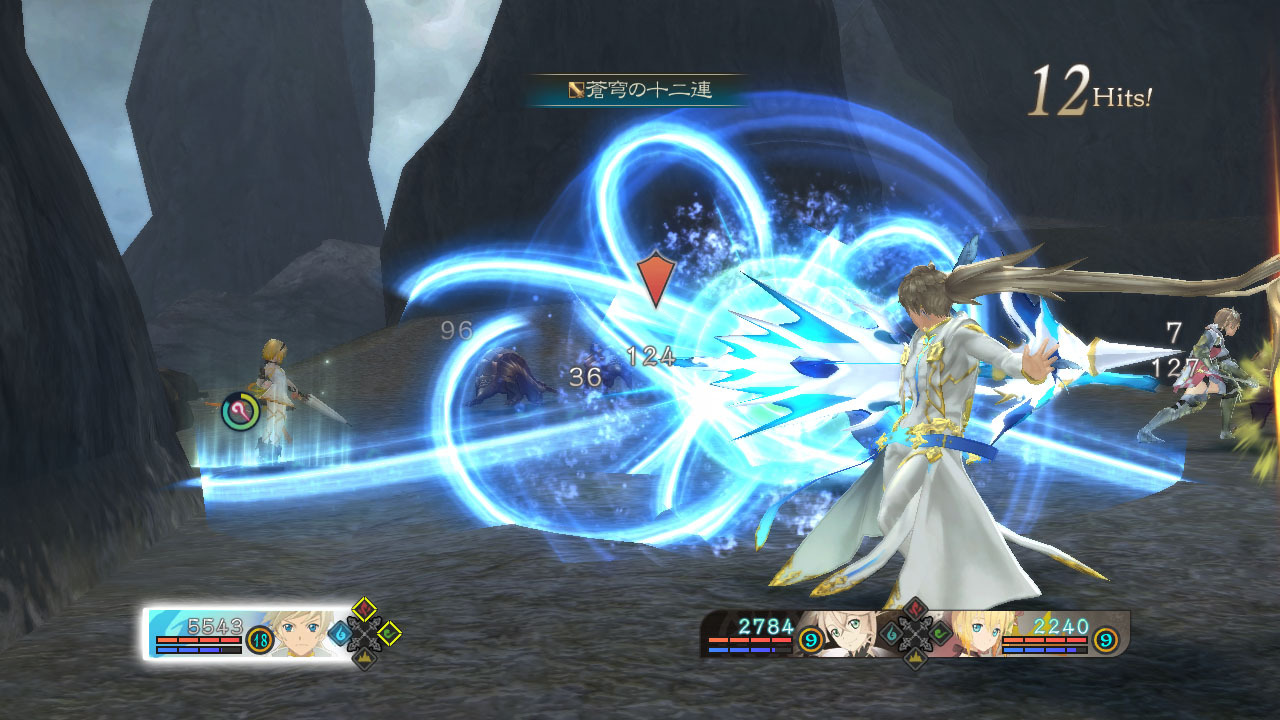The image size is (1280, 720).
Task: Click the earth element diamond on the party HUD
Action: coord(915,656)
